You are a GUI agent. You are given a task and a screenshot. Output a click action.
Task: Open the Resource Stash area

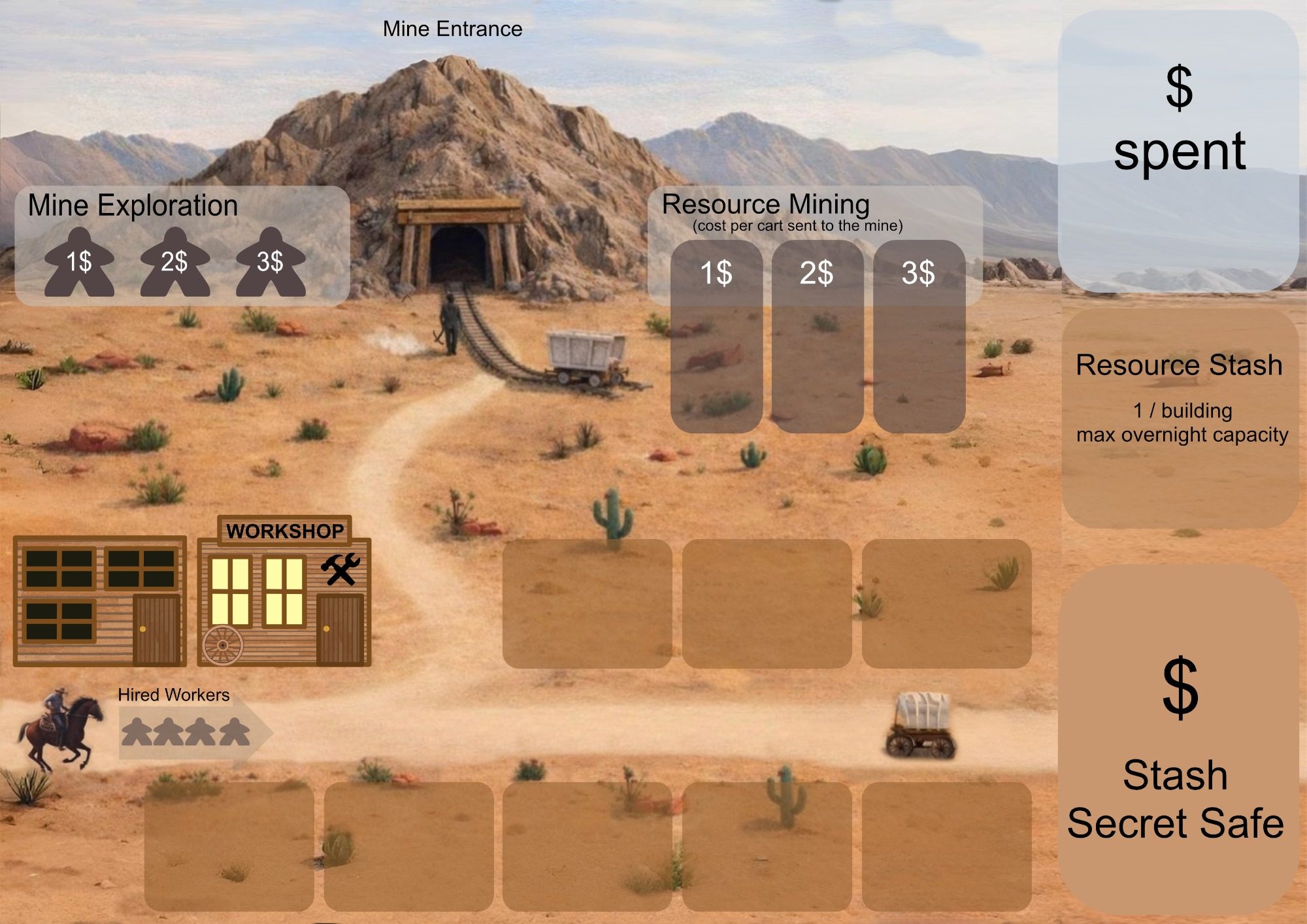(x=1180, y=418)
